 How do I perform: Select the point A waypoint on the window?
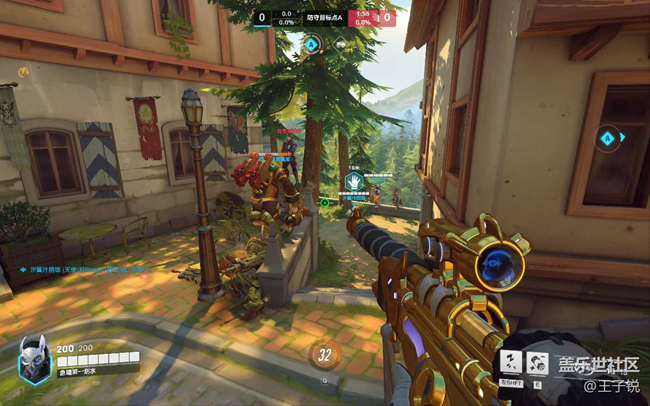click(x=607, y=138)
